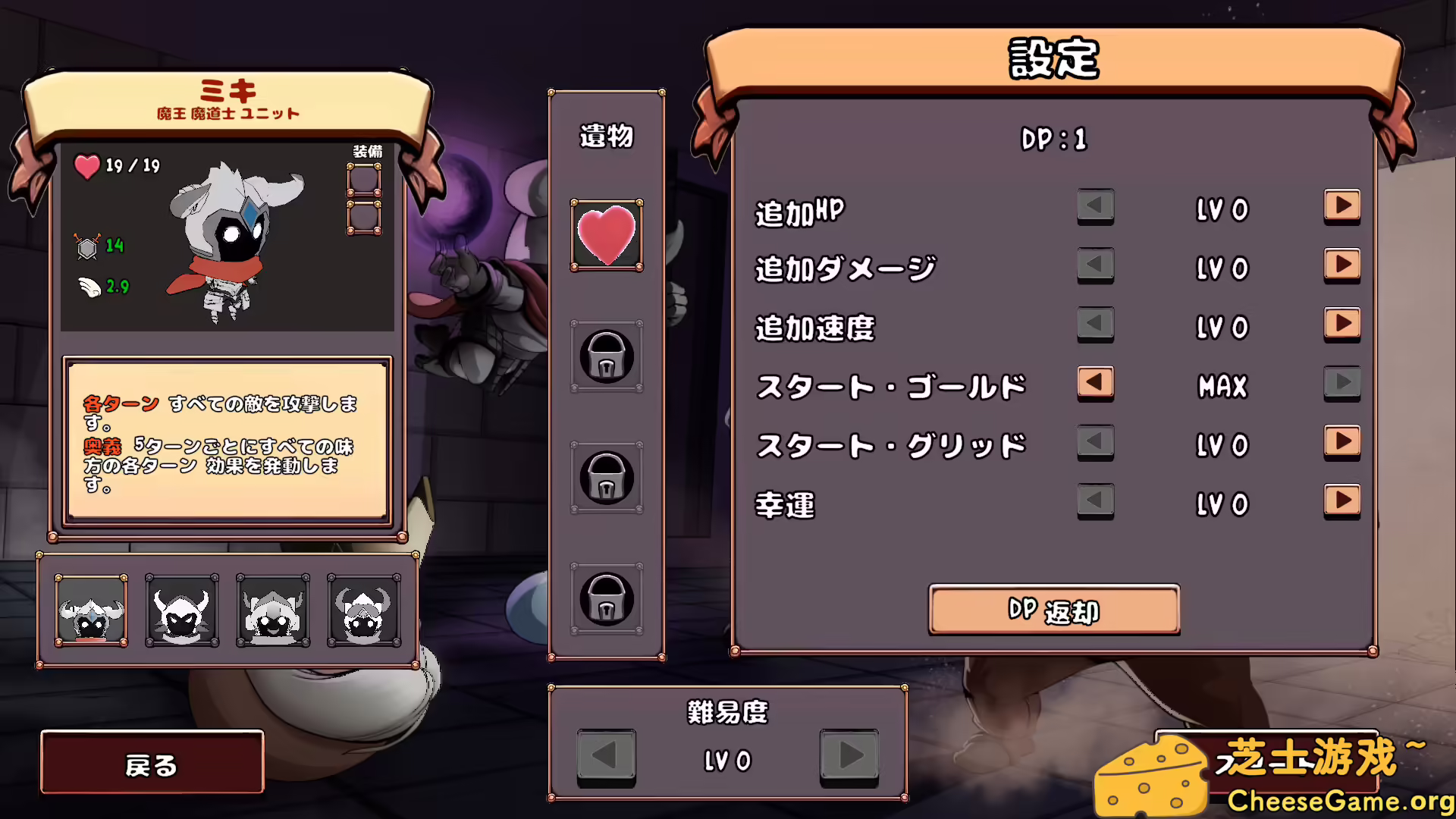Select the second unit portrait with horns
This screenshot has height=819, width=1456.
coord(180,609)
